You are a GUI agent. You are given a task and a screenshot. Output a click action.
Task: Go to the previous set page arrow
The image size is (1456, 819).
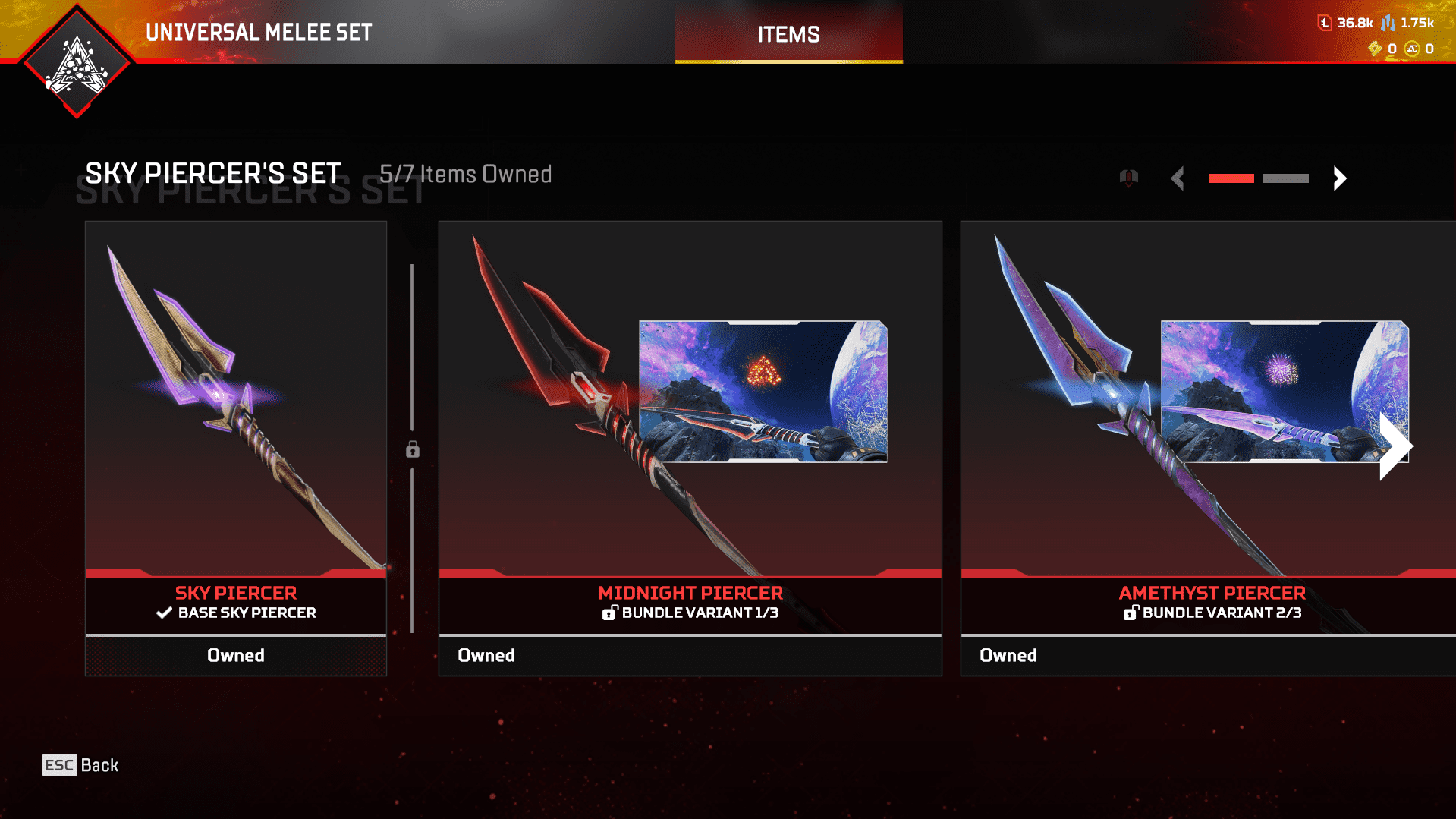[1178, 178]
